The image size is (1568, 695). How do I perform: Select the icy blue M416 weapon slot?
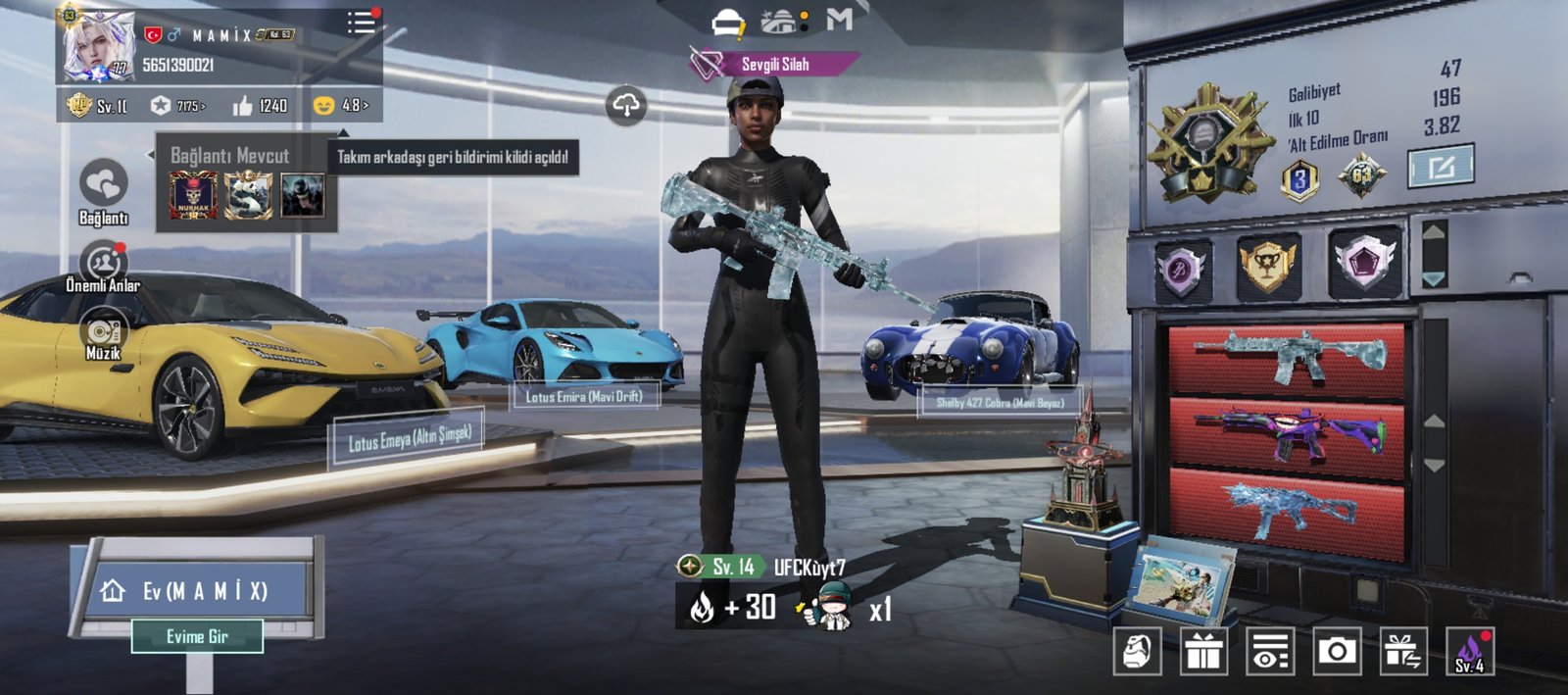click(1288, 358)
